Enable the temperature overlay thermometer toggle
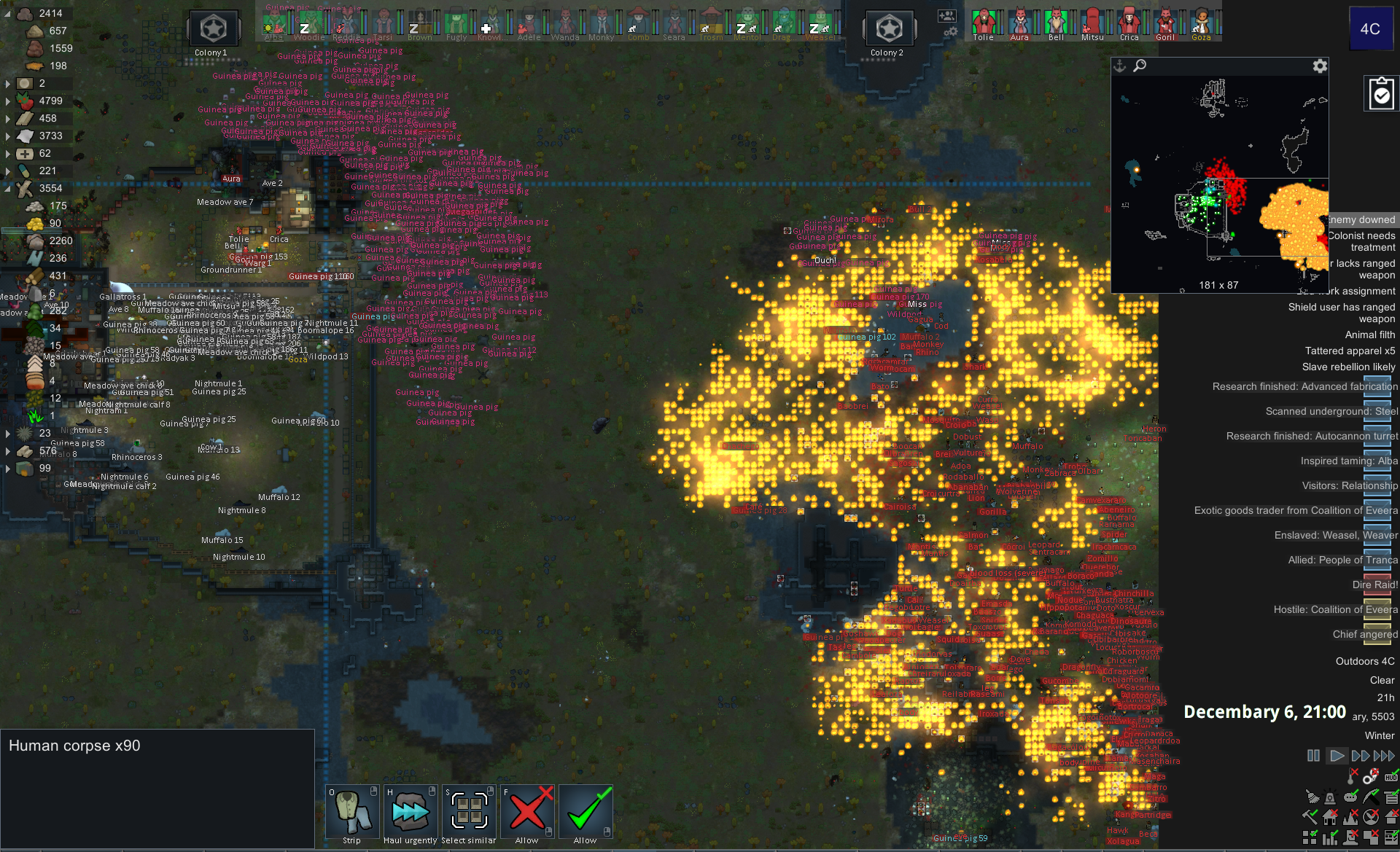 point(1350,776)
